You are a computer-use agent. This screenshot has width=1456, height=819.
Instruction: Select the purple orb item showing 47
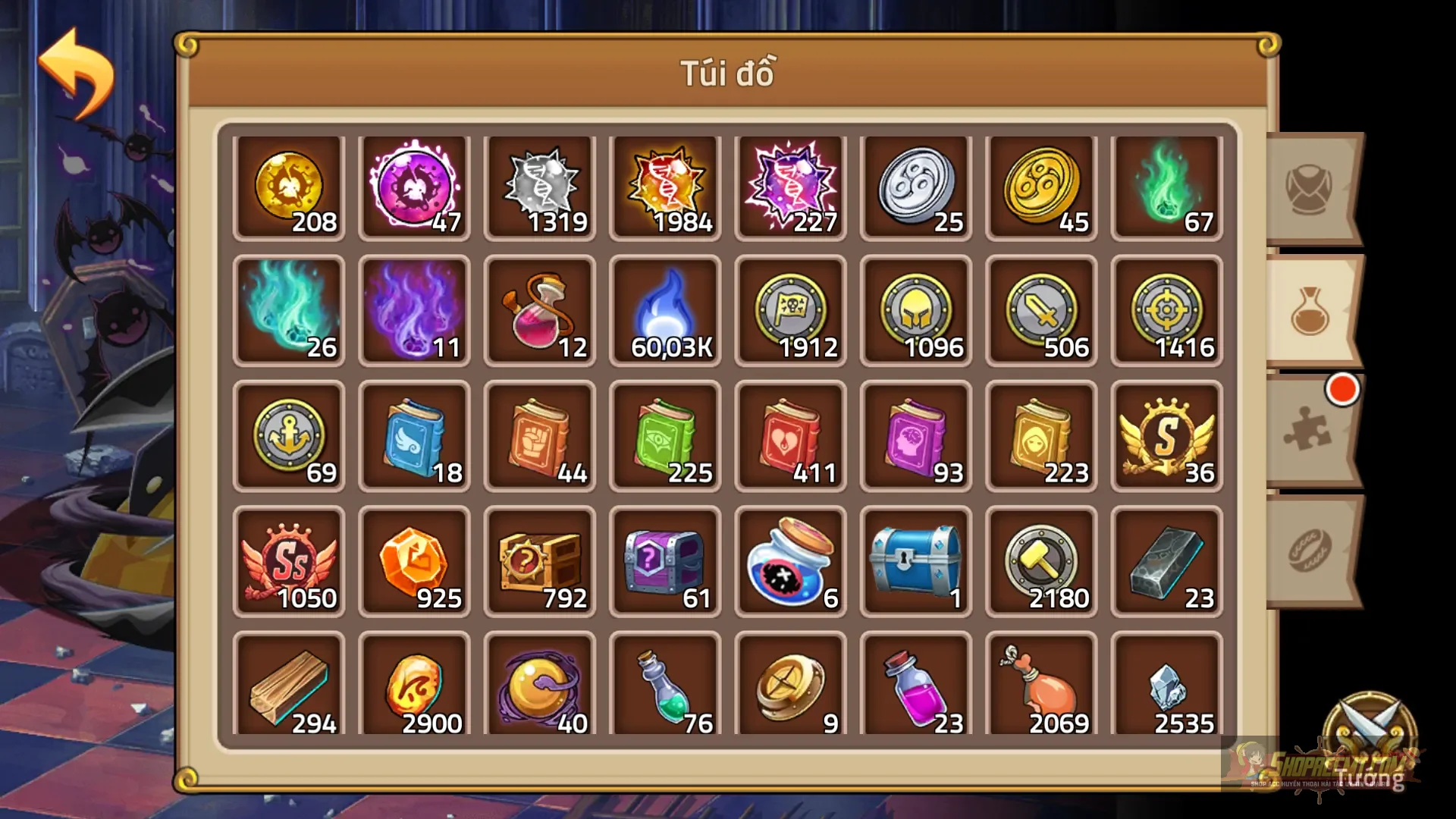[x=415, y=184]
